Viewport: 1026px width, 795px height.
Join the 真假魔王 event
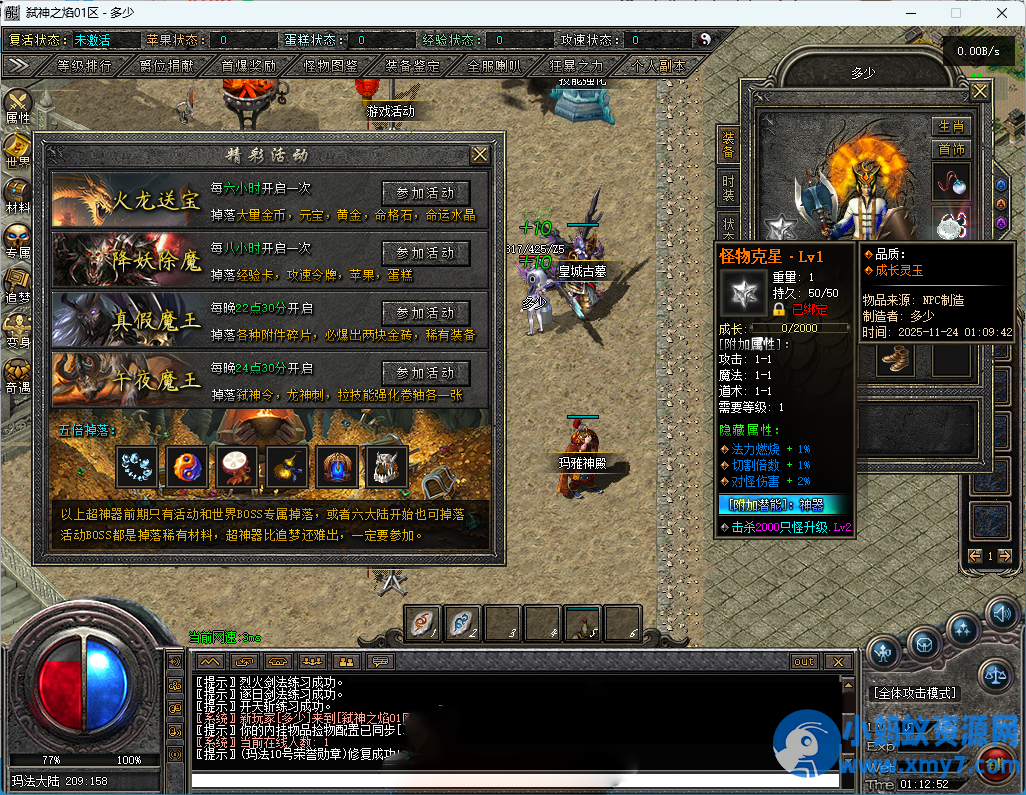pyautogui.click(x=426, y=313)
